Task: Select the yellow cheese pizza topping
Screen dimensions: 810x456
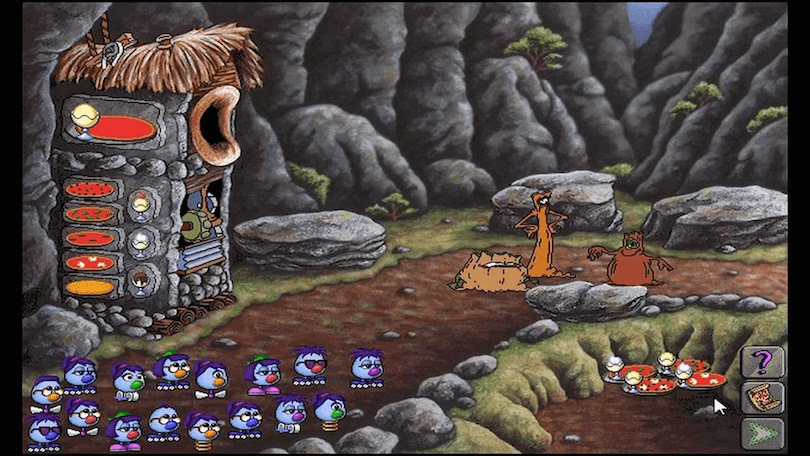Action: (90, 287)
